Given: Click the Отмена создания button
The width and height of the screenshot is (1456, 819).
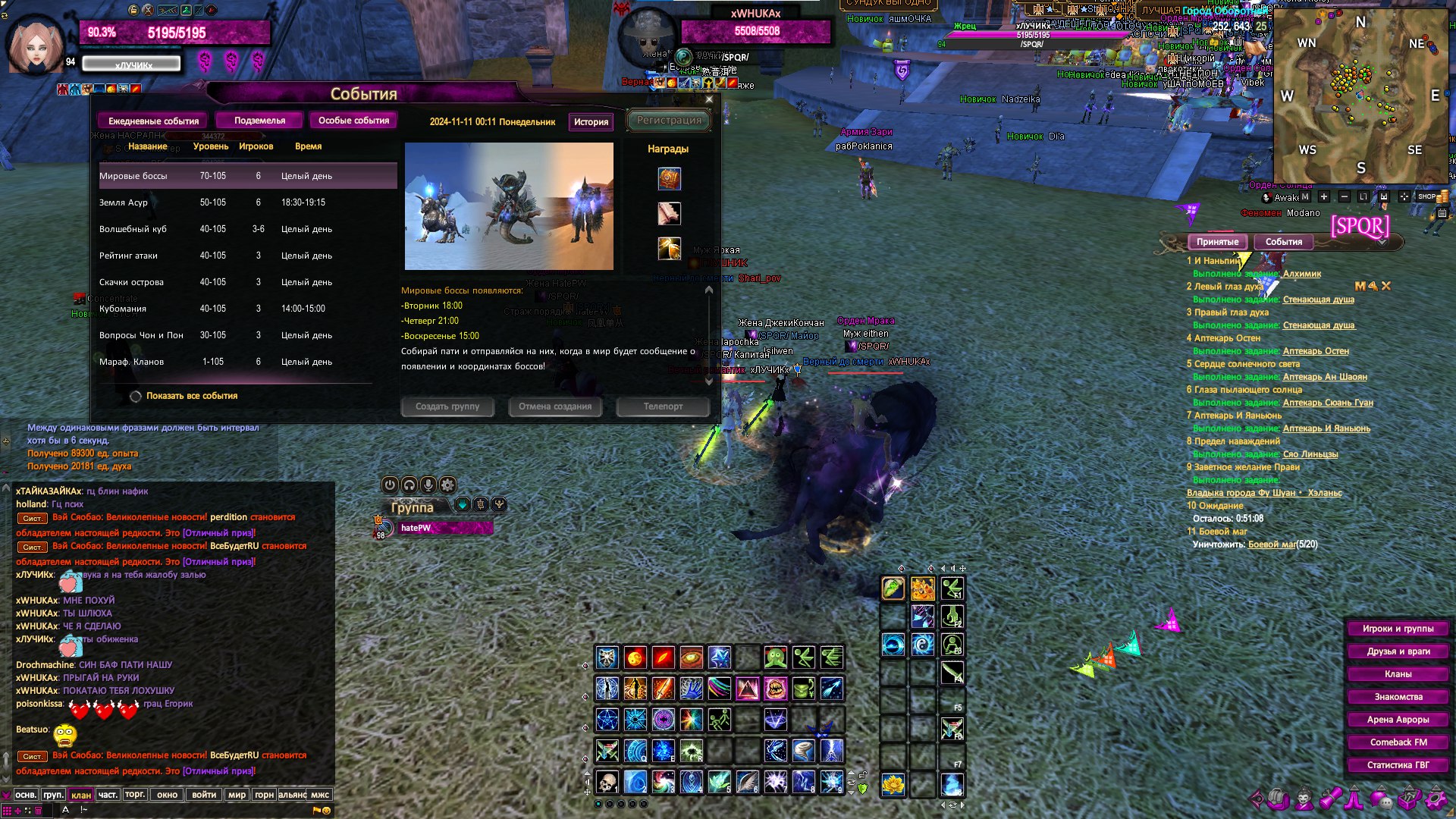Looking at the screenshot, I should point(555,406).
